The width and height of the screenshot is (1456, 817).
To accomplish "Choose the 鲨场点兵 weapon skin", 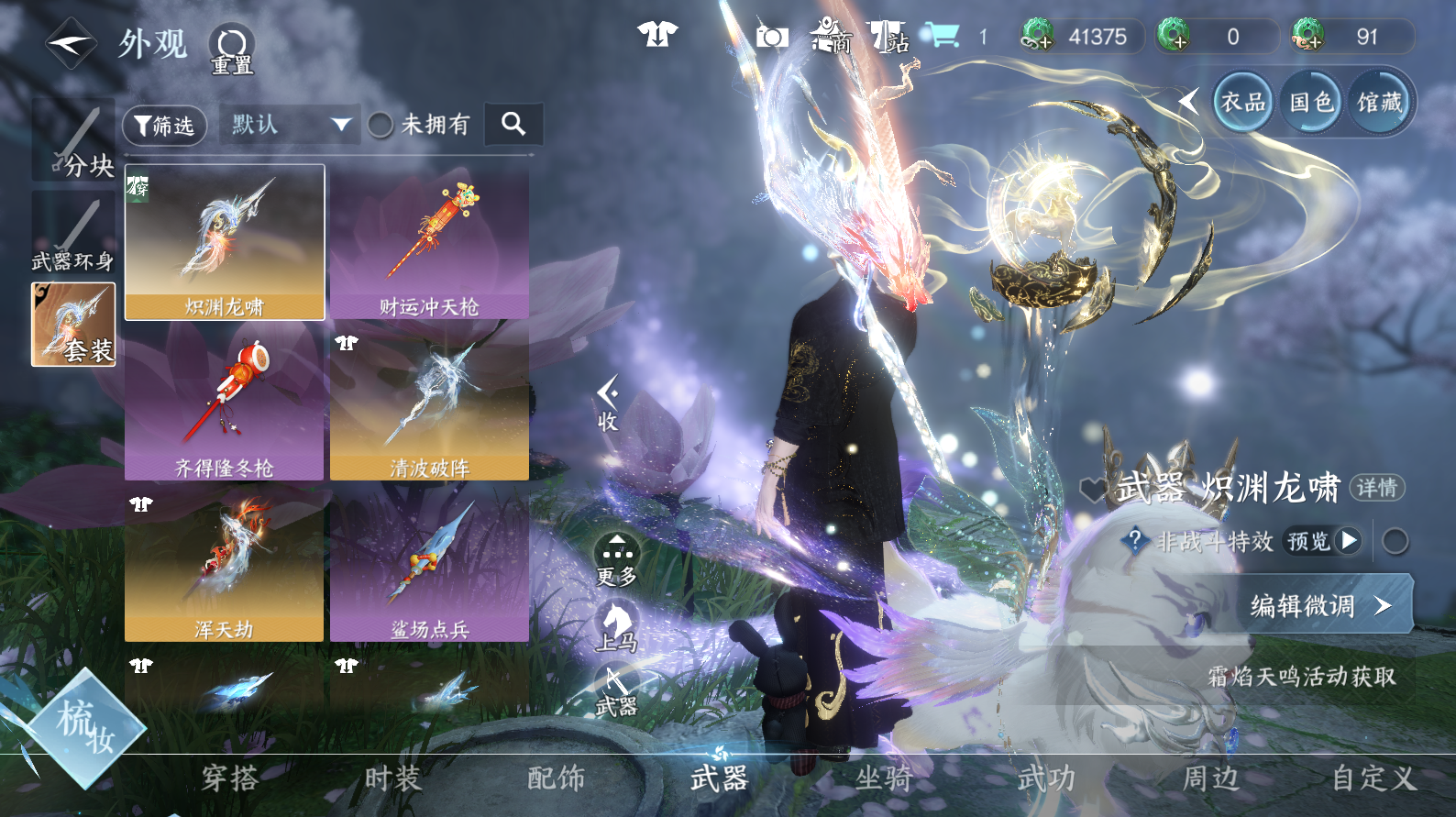I will pyautogui.click(x=429, y=565).
